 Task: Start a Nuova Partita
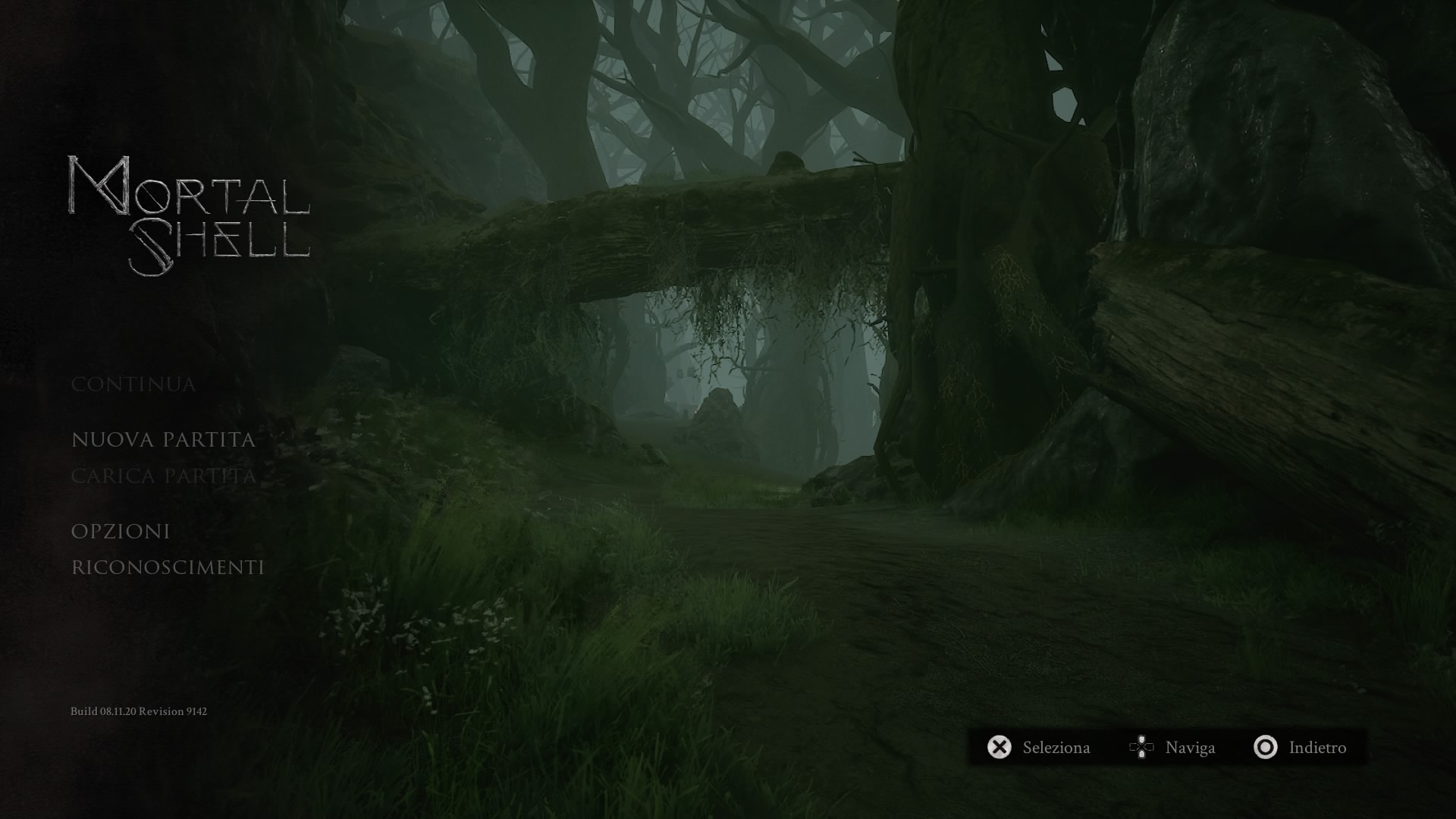click(163, 440)
